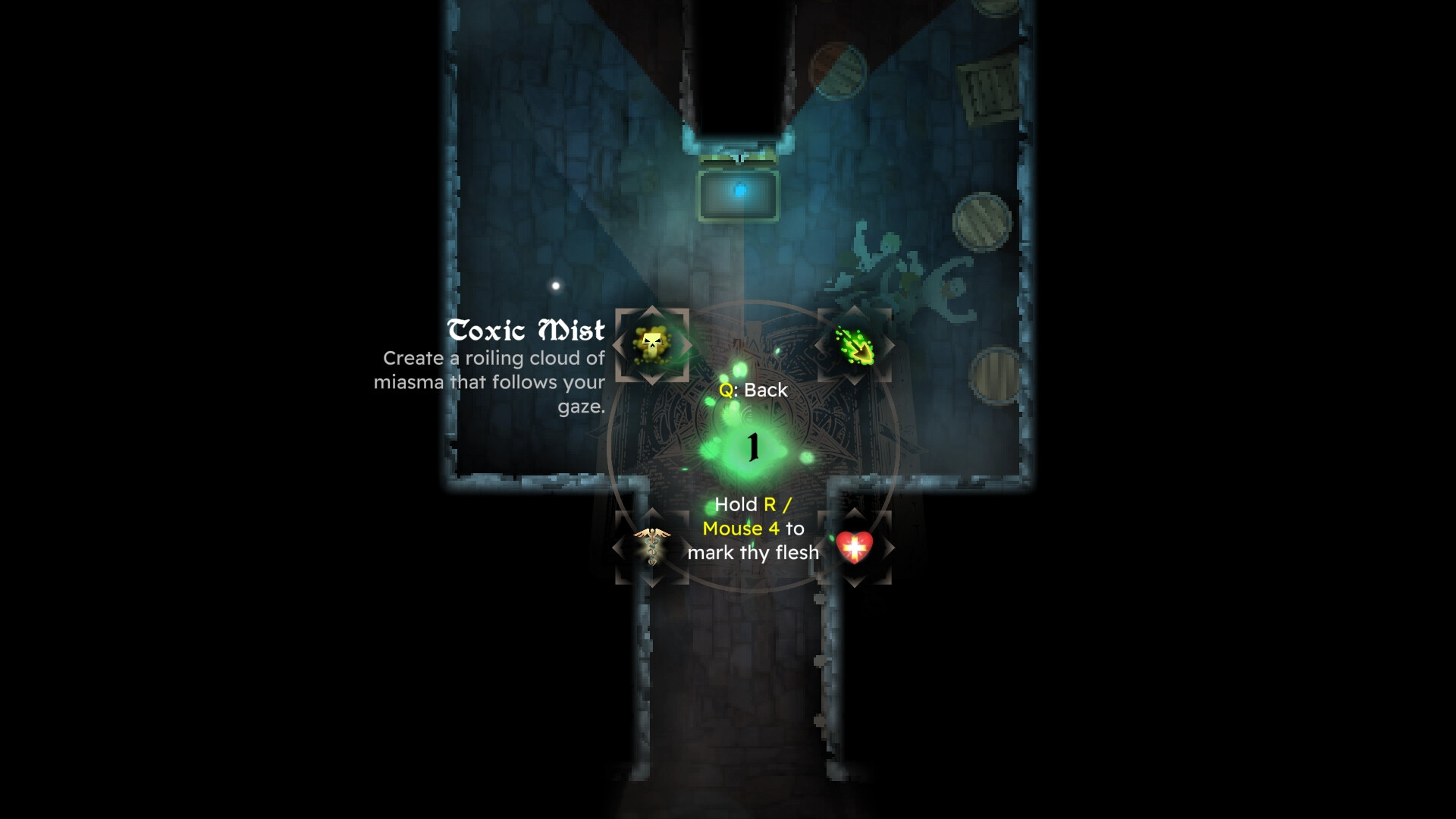Select the Toxic Mist title text
The image size is (1456, 819).
point(525,330)
